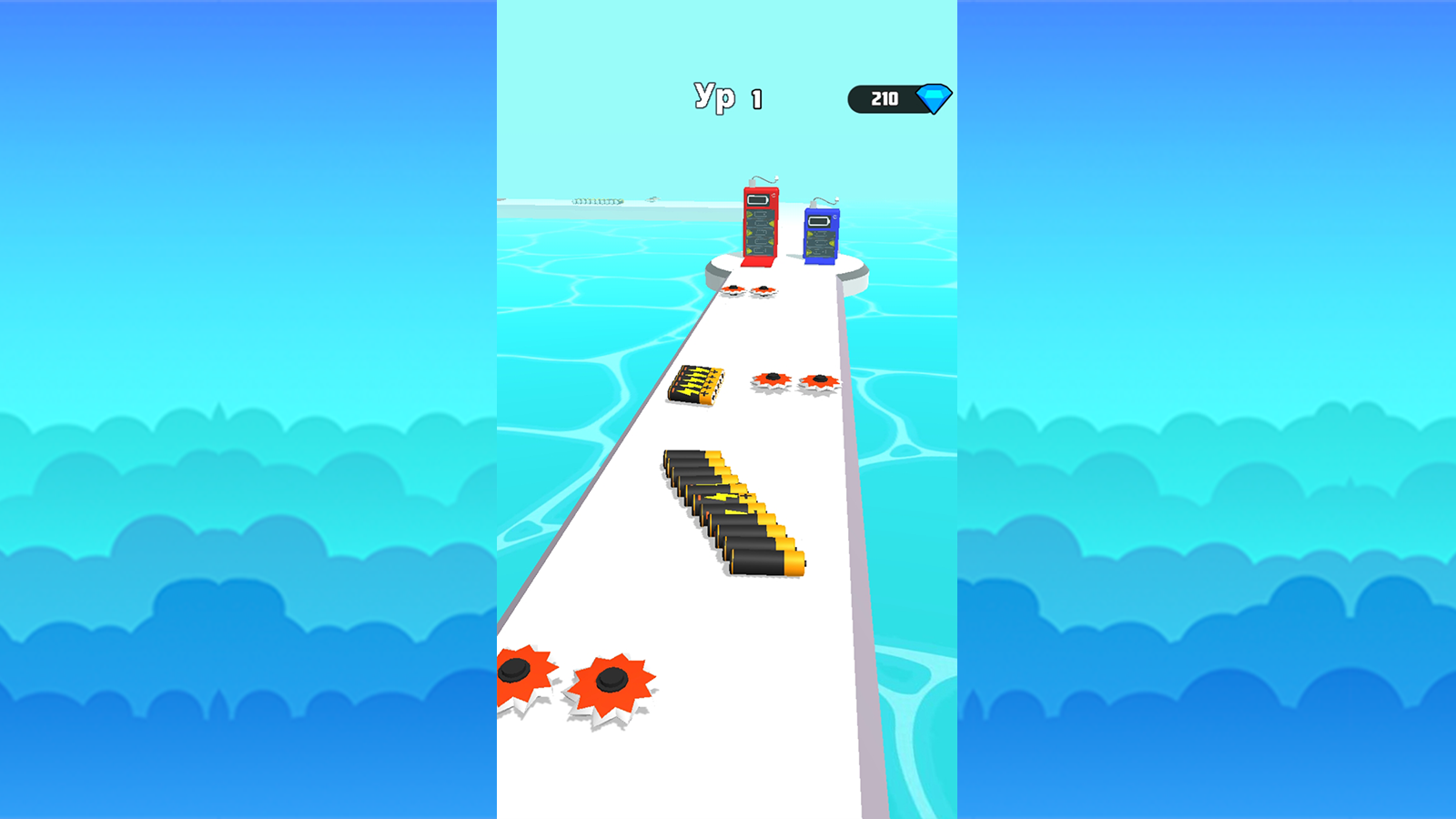1456x819 pixels.
Task: Select the blue battery charger gate
Action: (x=822, y=235)
